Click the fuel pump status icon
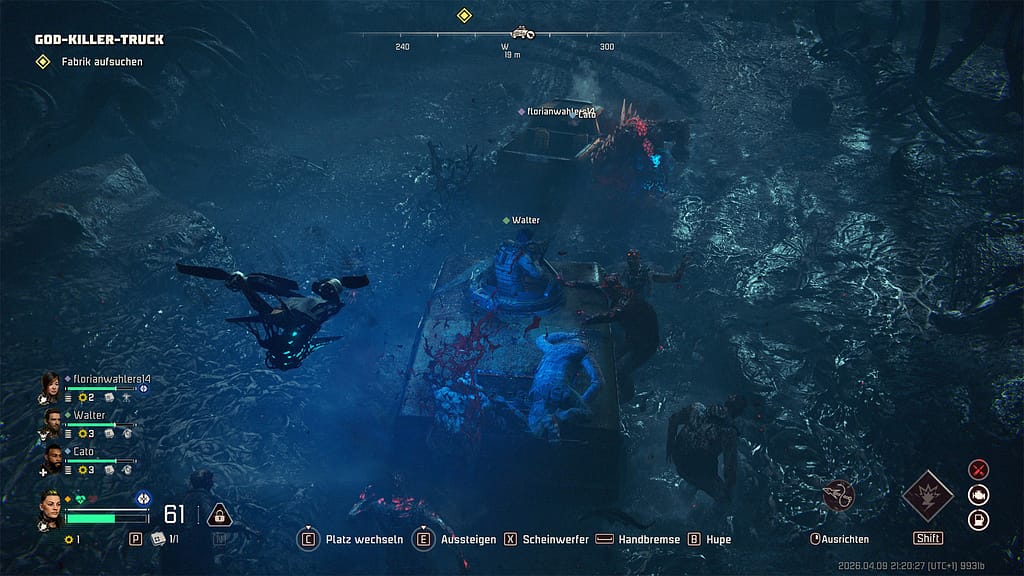Viewport: 1024px width, 576px height. [x=979, y=519]
